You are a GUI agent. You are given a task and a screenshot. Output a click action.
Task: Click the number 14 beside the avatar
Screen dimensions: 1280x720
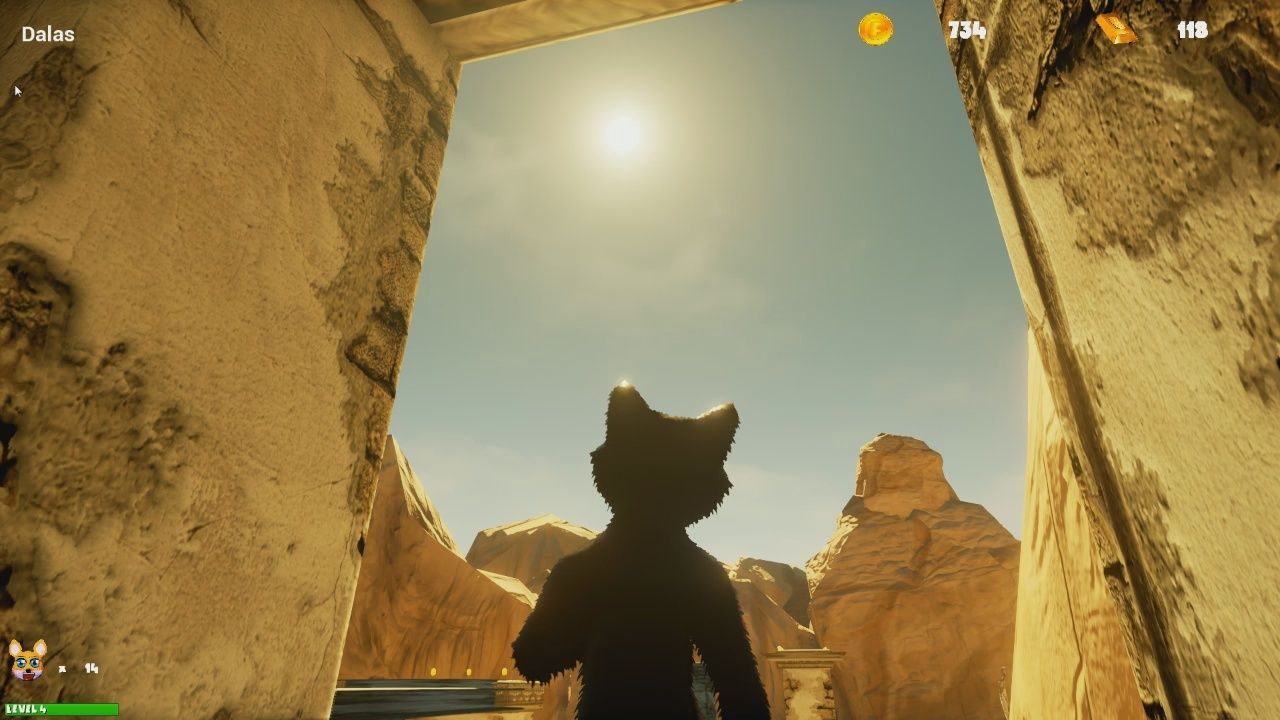click(91, 669)
